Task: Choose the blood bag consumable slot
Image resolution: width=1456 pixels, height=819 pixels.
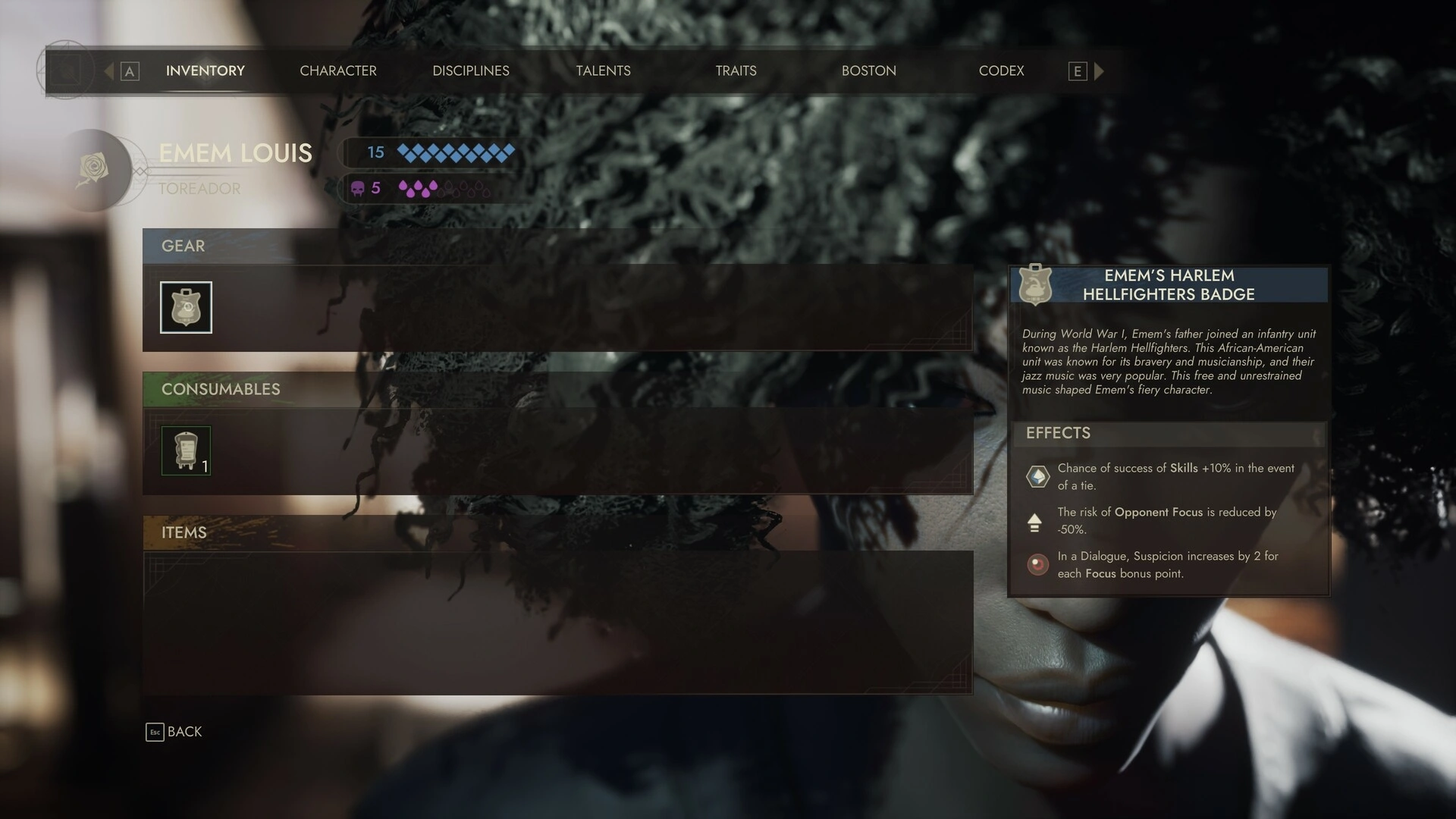Action: (186, 450)
